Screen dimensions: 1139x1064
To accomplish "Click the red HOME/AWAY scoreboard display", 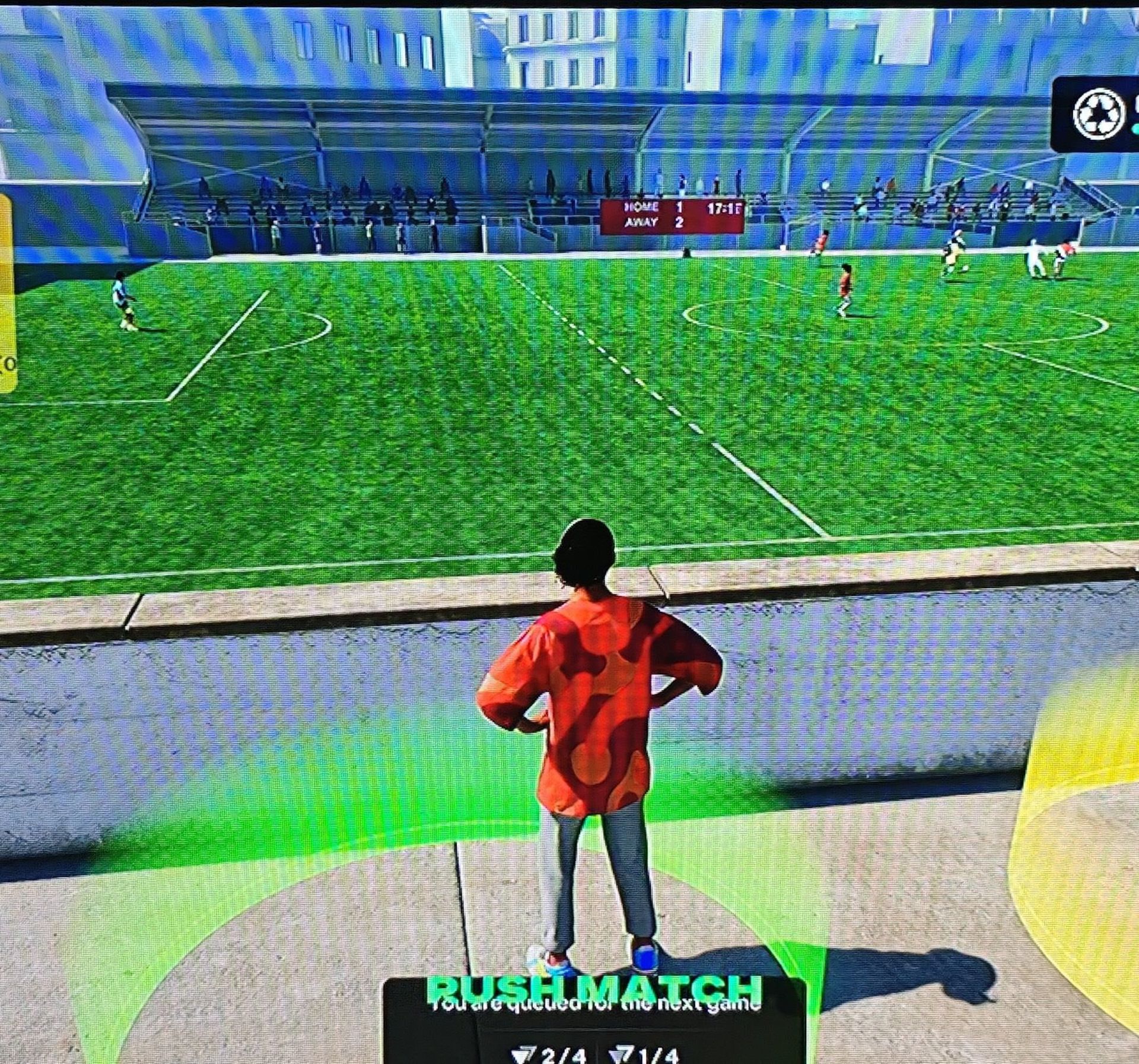I will 673,217.
